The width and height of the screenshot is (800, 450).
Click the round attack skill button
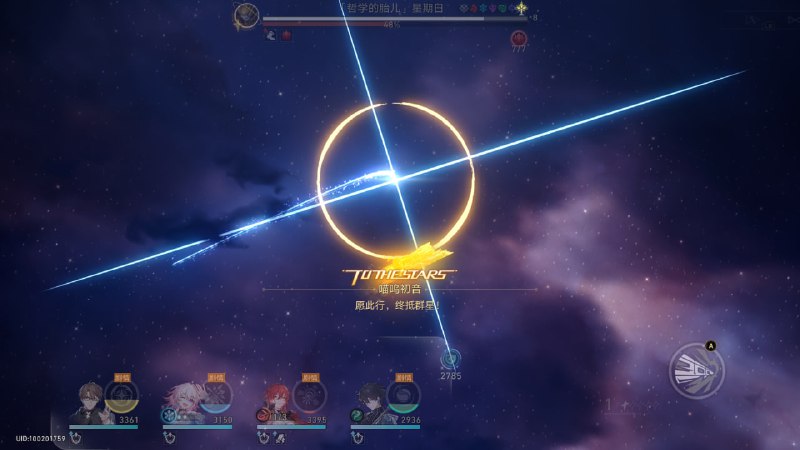(x=696, y=370)
